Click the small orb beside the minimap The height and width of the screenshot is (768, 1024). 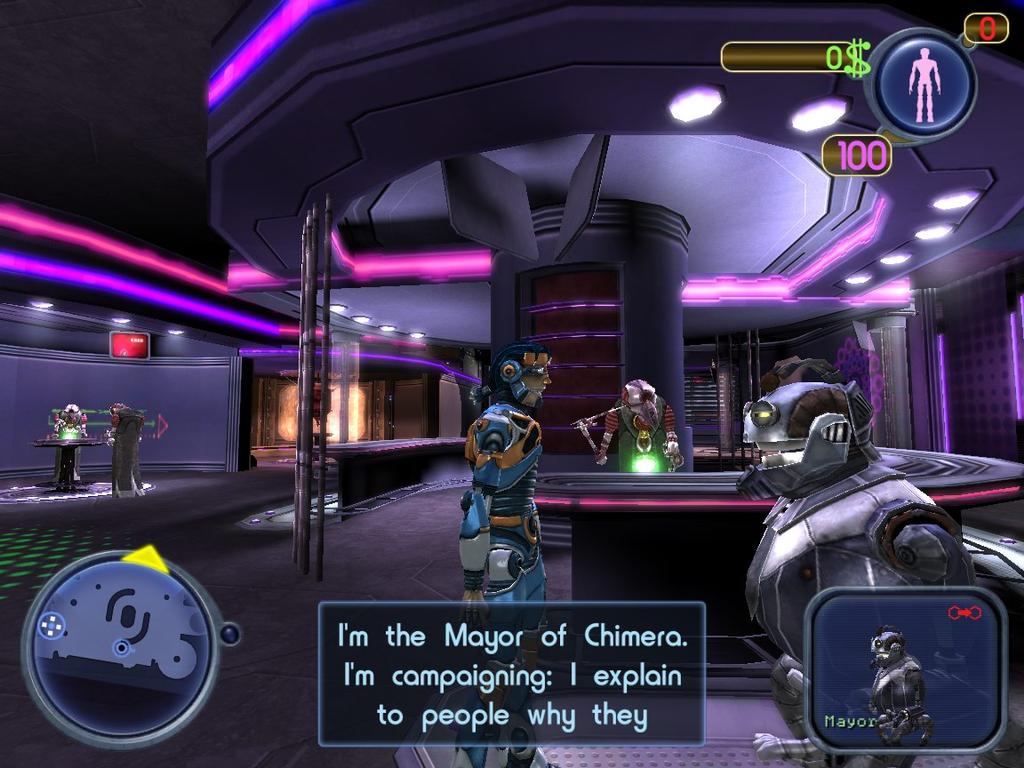coord(230,634)
